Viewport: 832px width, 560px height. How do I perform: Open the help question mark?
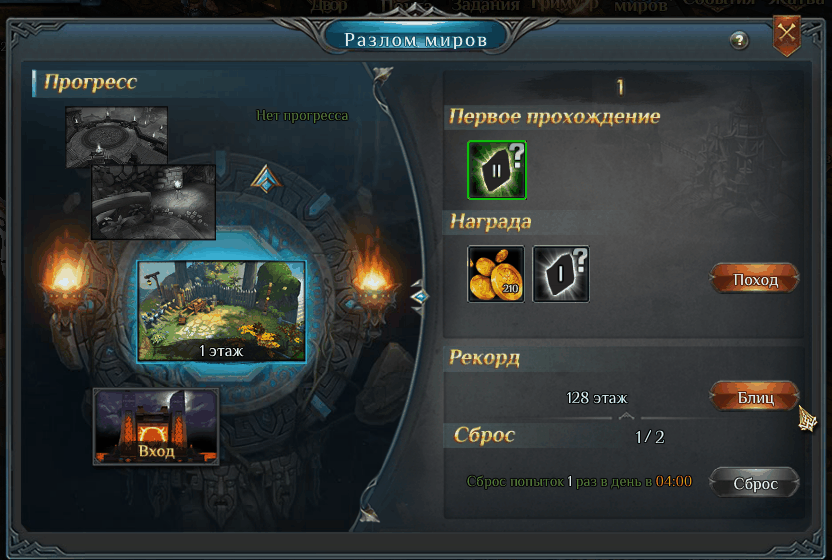739,41
